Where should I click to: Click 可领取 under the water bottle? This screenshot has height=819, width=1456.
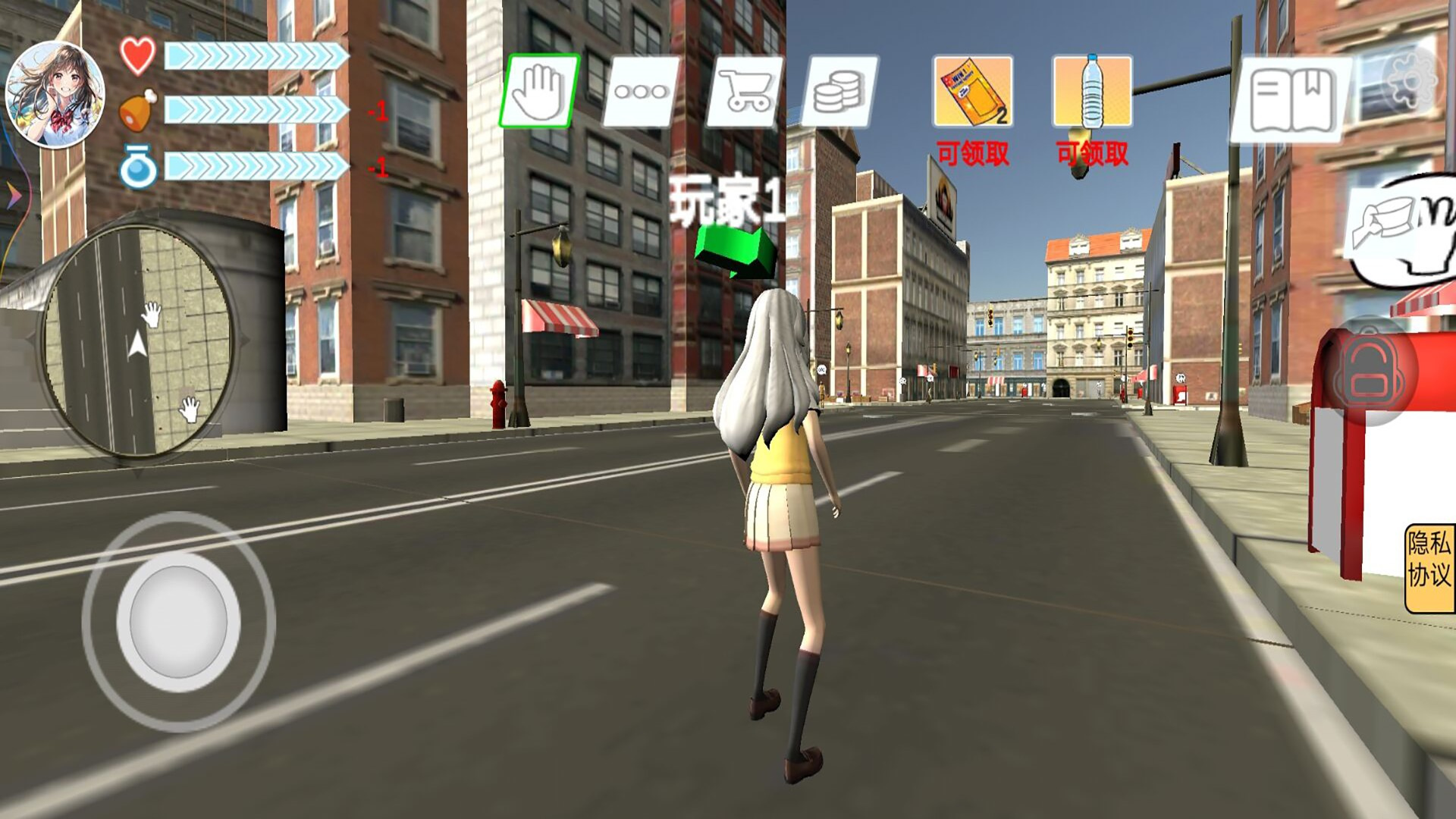(1092, 153)
